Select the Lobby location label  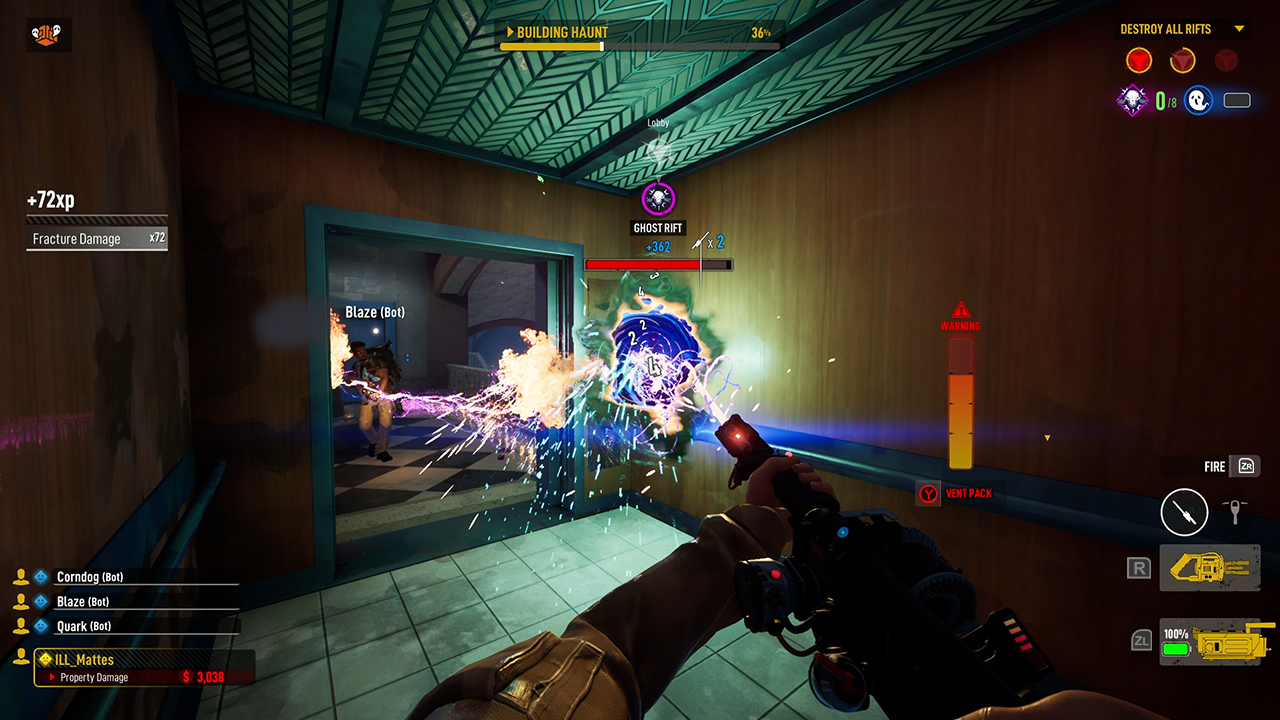tap(658, 122)
